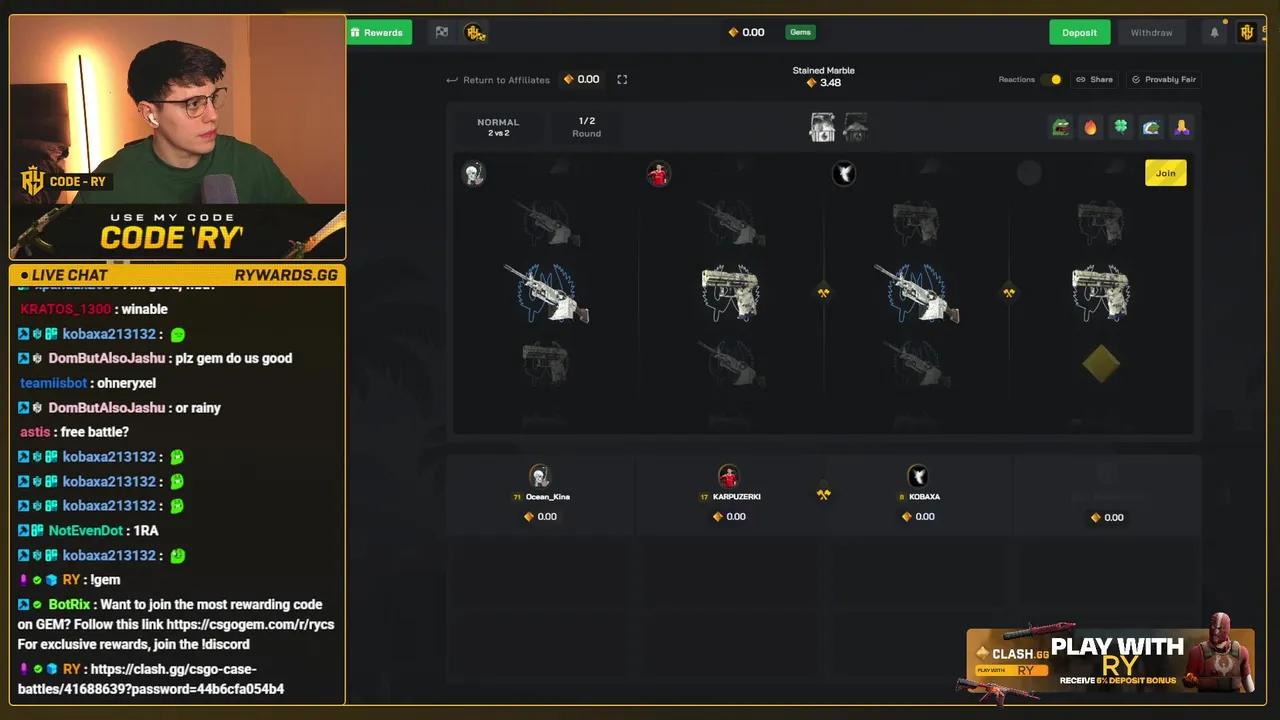Click KOBAXA's player avatar
Screen dimensions: 1280x720
918,475
